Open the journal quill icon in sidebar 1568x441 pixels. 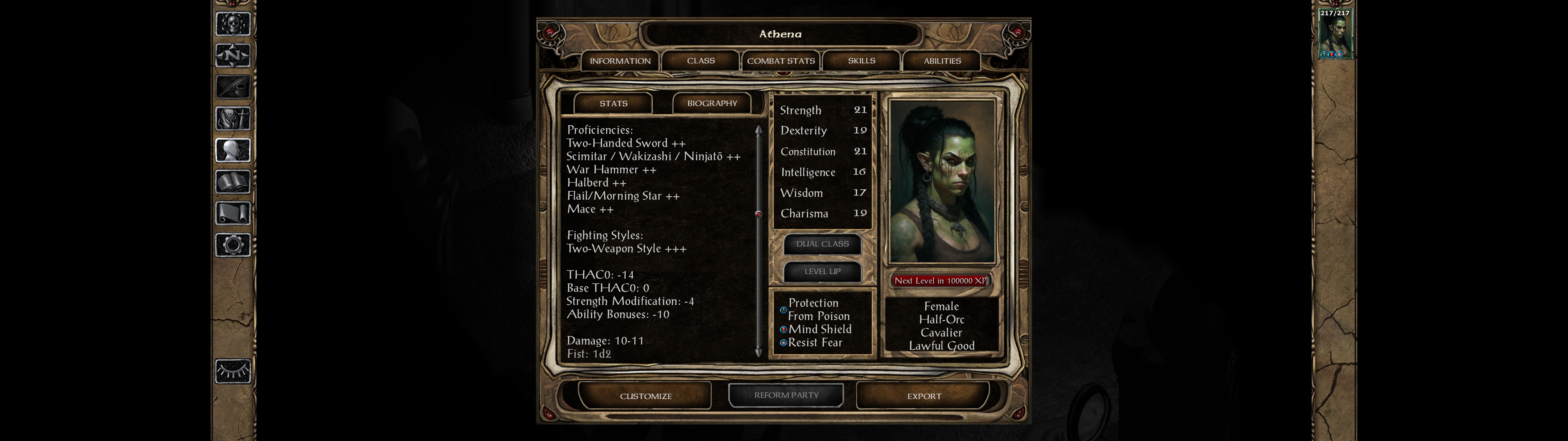(233, 87)
